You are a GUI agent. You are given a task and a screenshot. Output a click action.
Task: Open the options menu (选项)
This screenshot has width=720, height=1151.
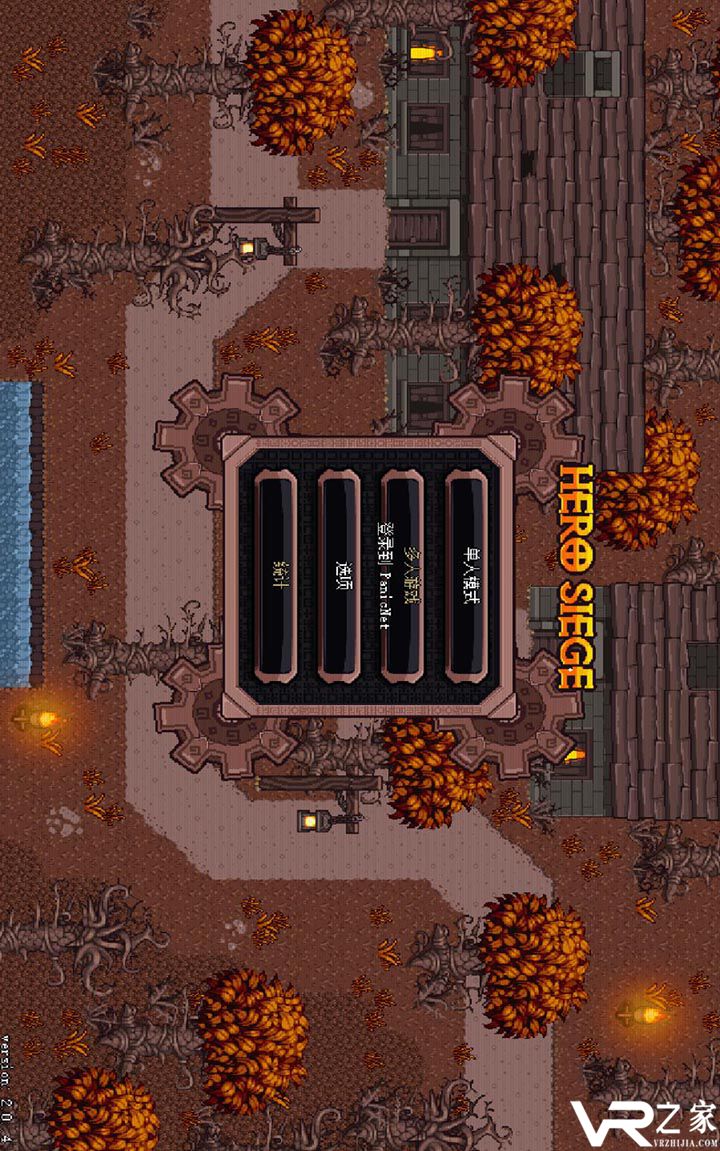[339, 577]
